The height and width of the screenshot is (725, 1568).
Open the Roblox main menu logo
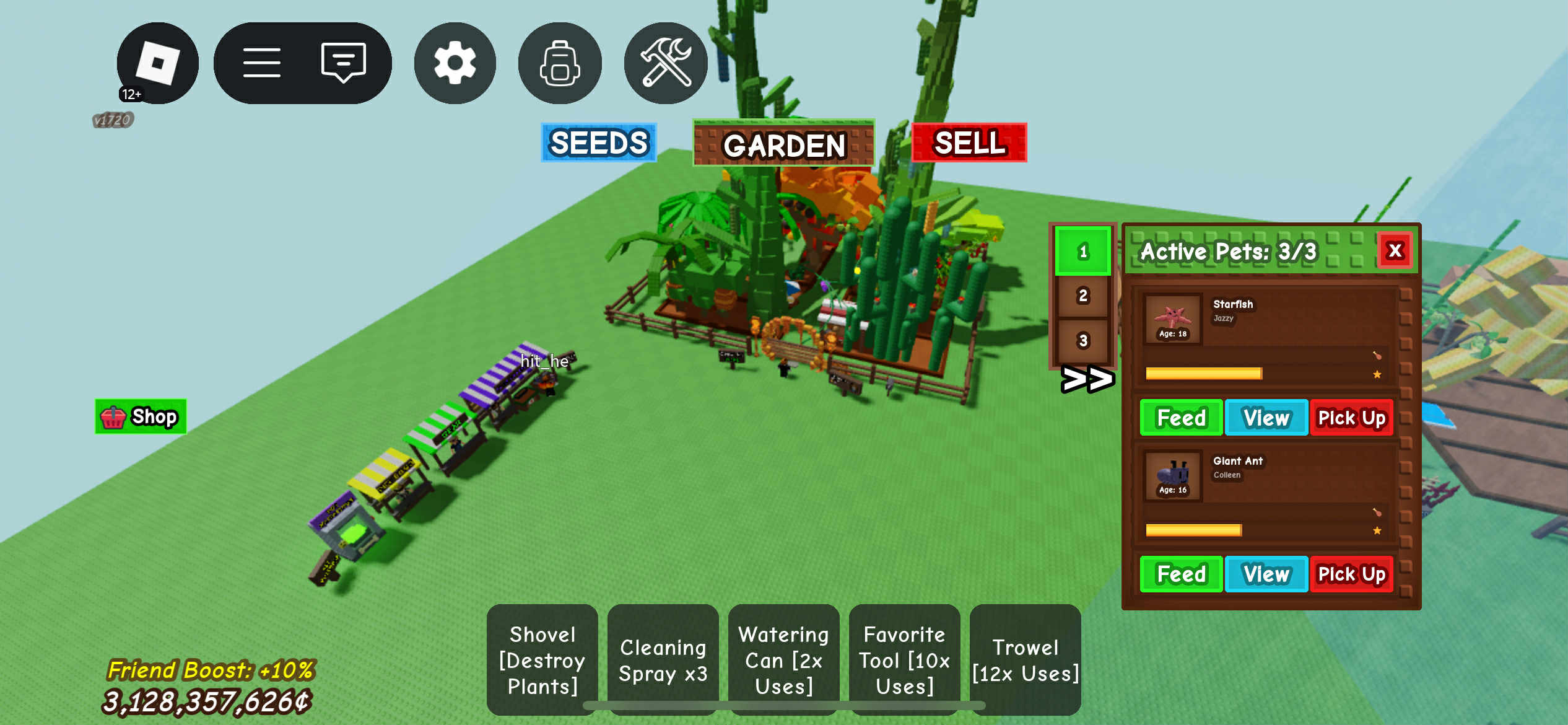pyautogui.click(x=157, y=63)
